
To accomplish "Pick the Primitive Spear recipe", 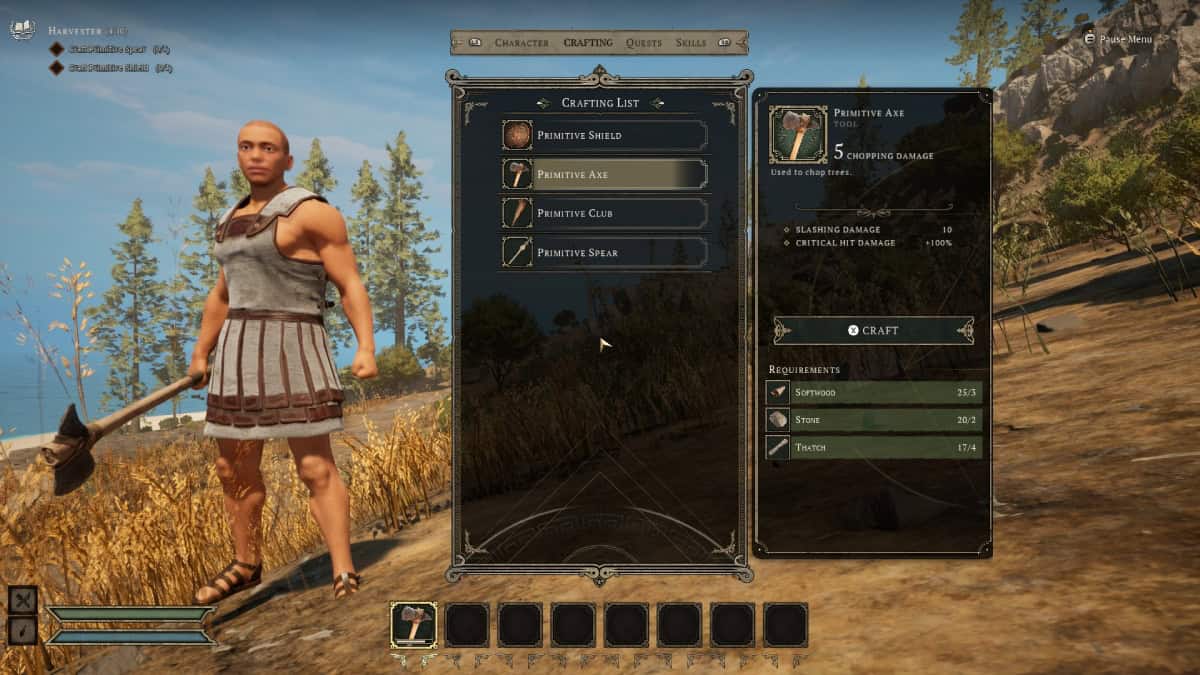I will point(605,252).
